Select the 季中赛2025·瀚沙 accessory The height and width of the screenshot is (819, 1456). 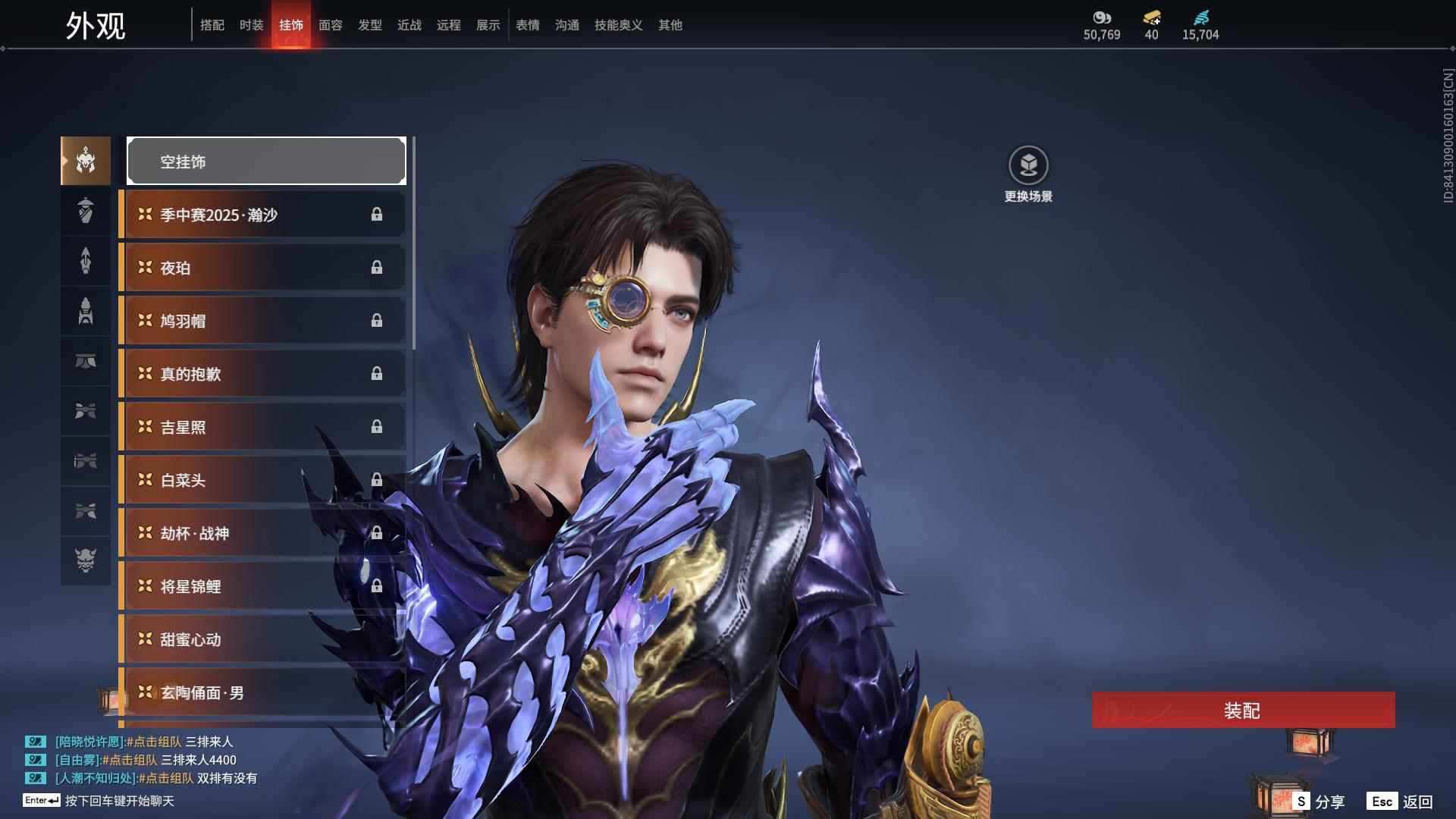click(262, 215)
